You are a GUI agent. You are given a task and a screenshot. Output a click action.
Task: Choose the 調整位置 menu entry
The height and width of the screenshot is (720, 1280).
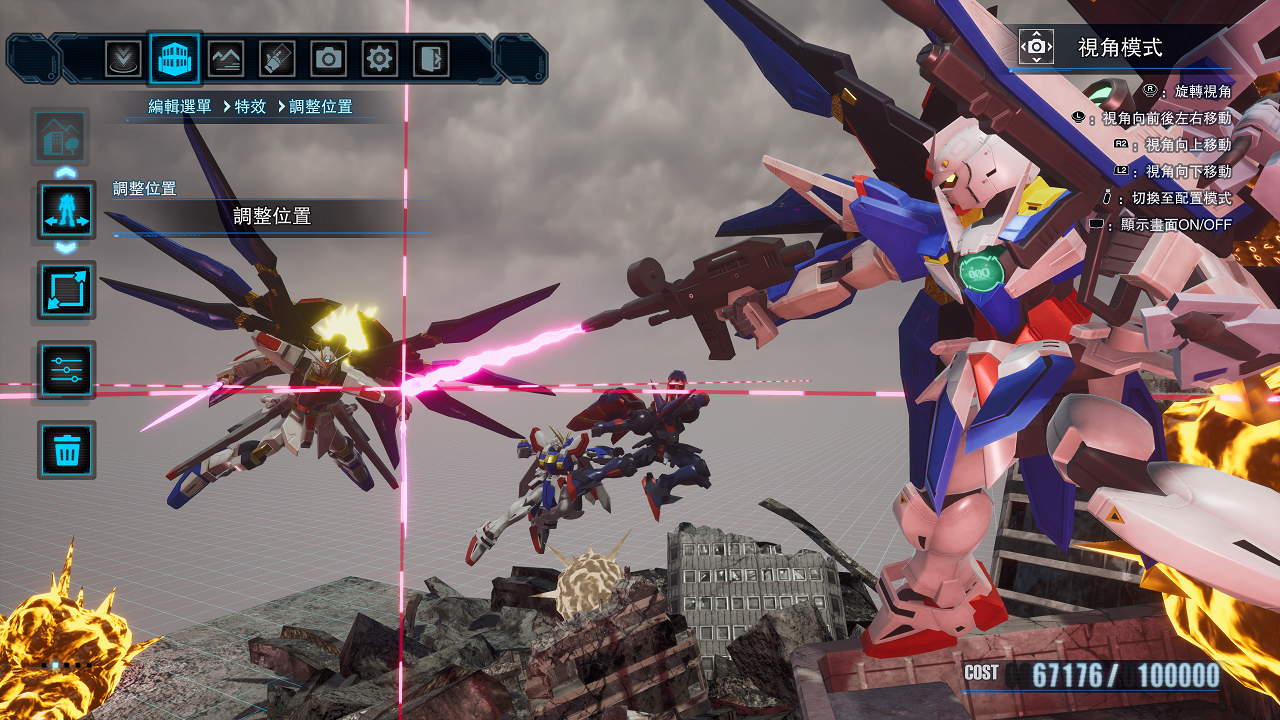272,216
